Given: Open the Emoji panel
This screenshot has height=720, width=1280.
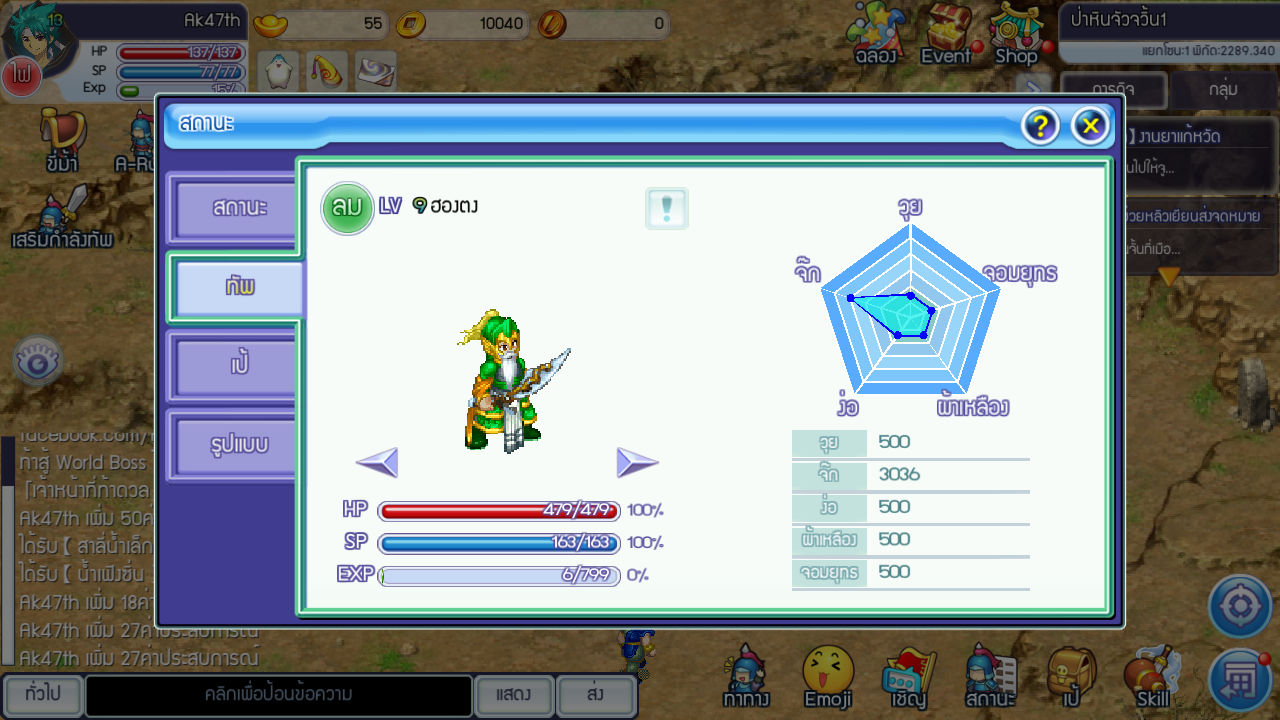Looking at the screenshot, I should (x=828, y=677).
